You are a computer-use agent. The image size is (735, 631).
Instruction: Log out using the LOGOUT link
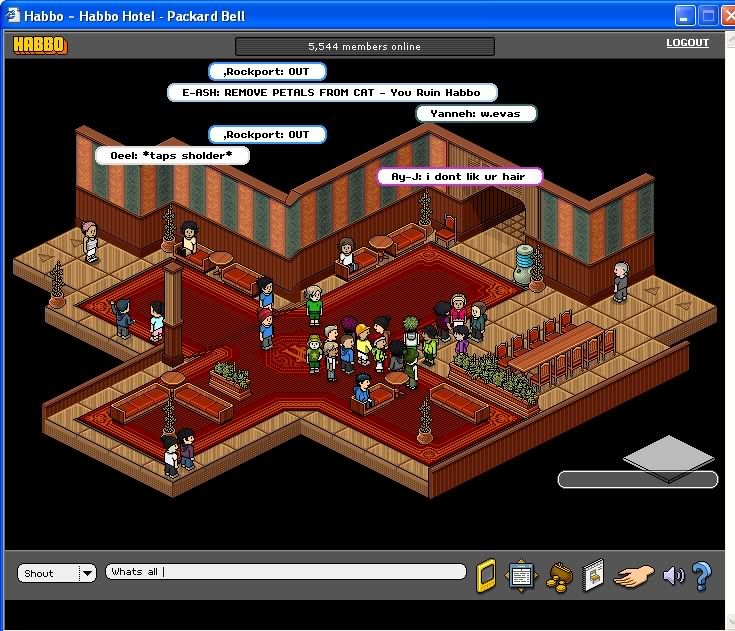click(687, 43)
